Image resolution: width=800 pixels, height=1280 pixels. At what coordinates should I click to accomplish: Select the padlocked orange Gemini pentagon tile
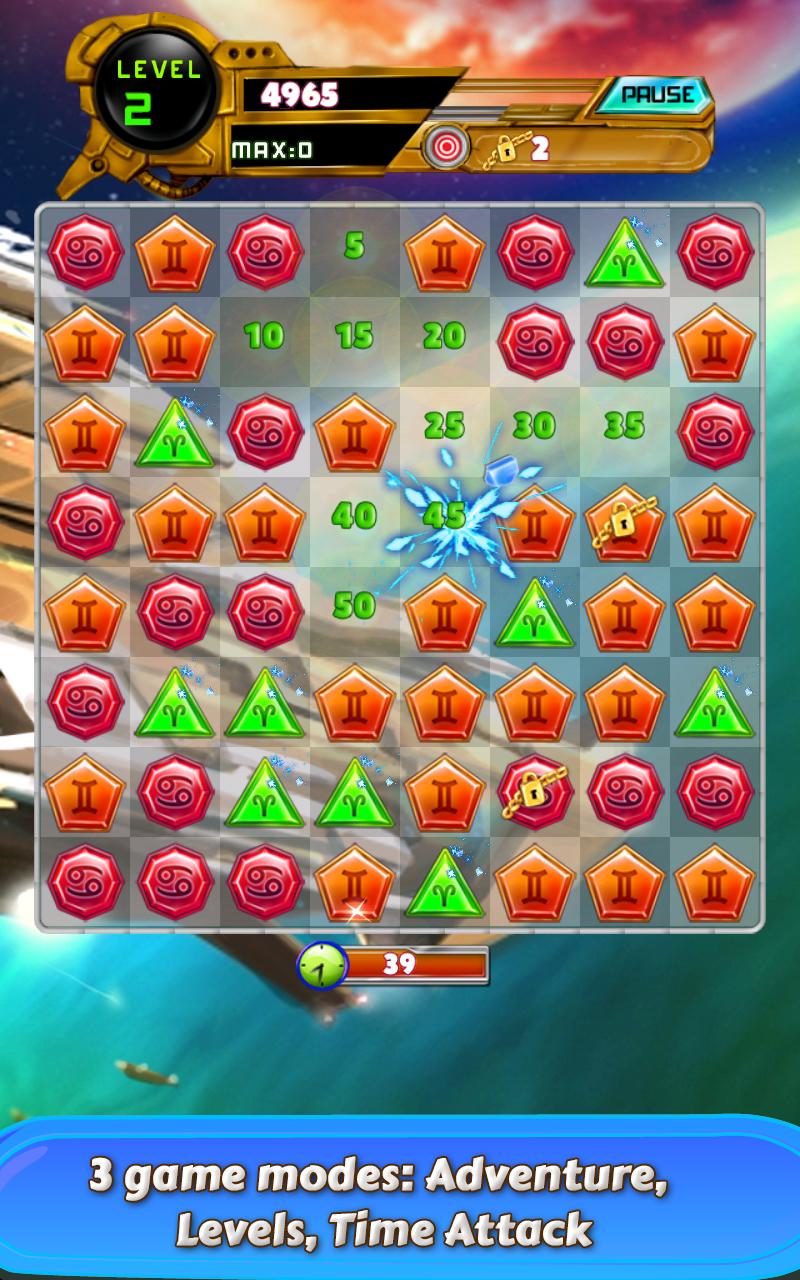tap(624, 522)
